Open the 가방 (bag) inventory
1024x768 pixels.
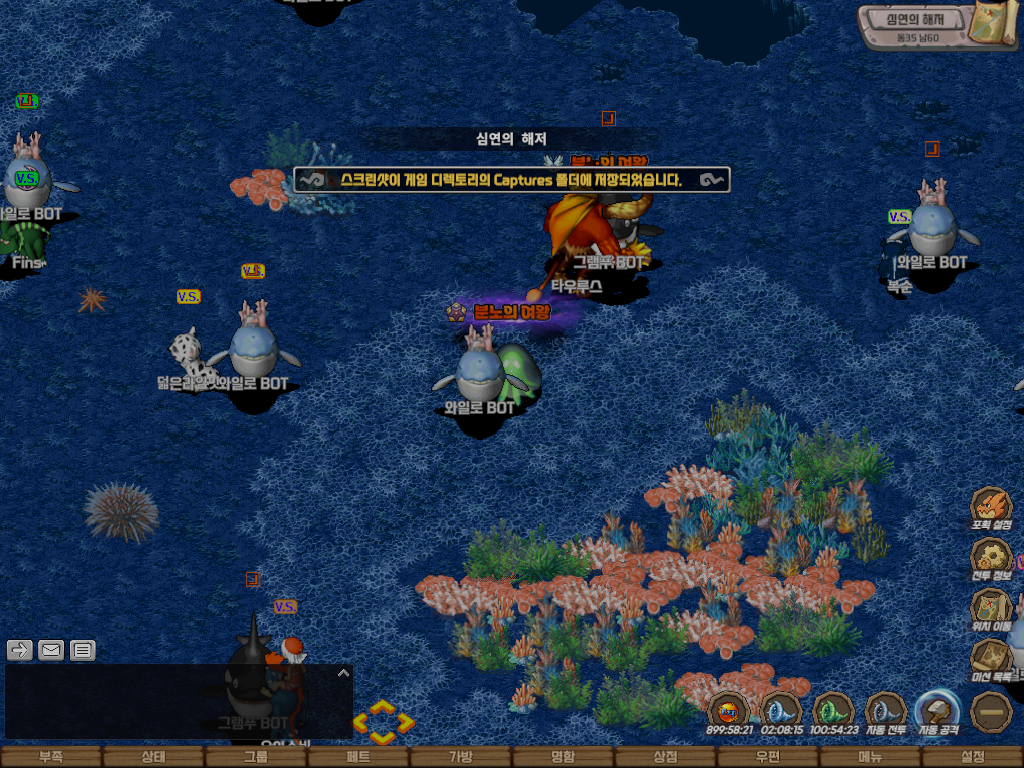(461, 757)
